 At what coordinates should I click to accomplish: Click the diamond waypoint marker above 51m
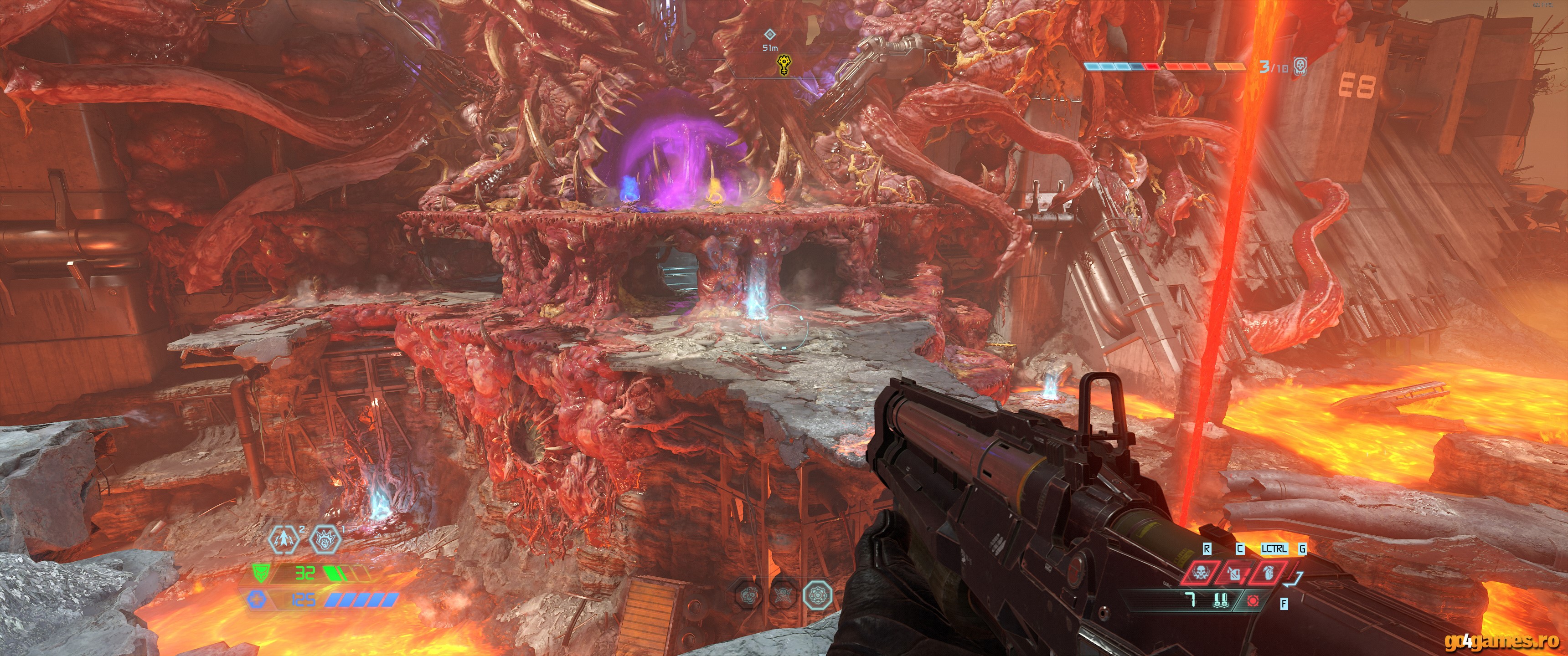[770, 34]
